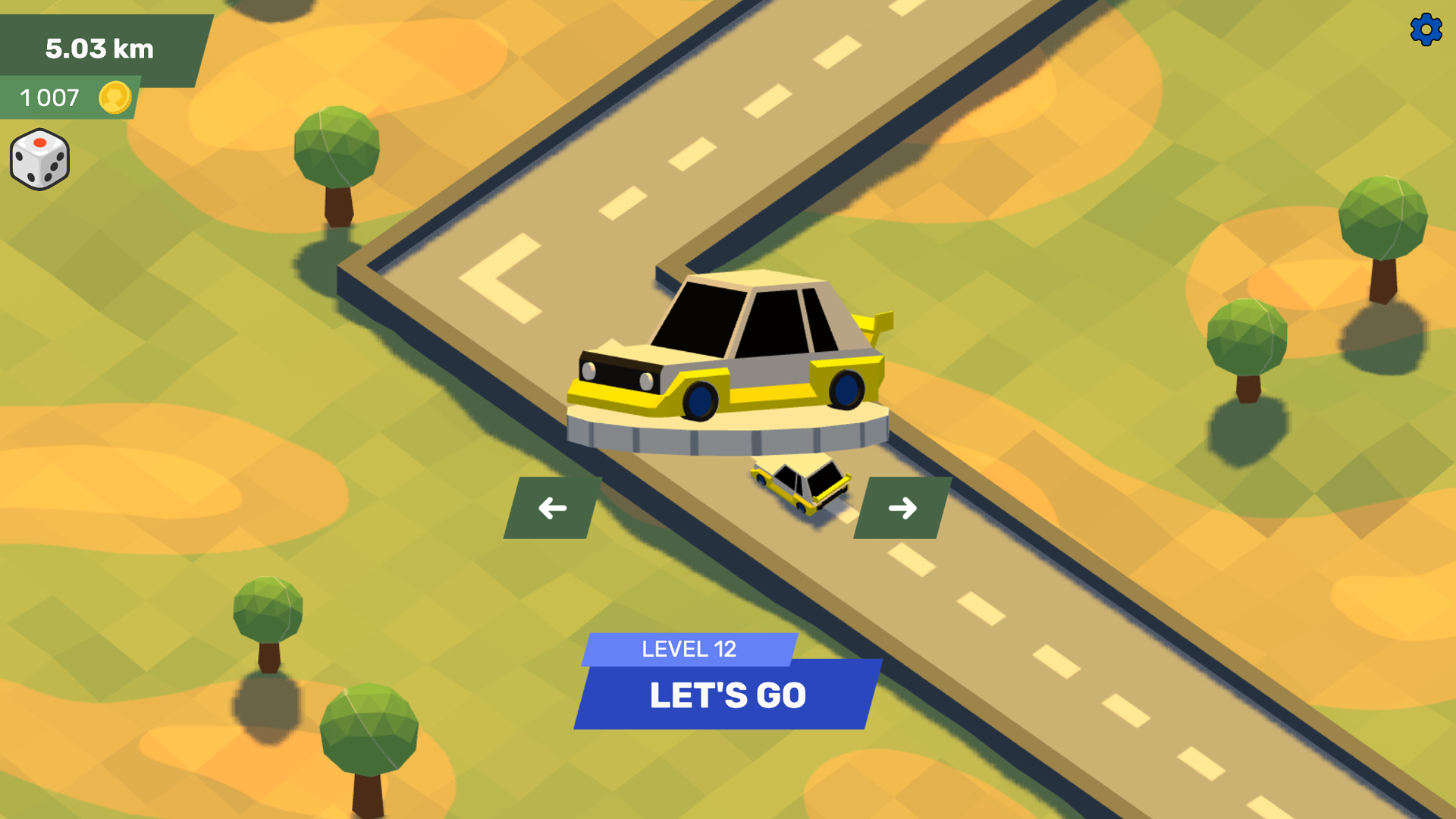Screen dimensions: 1456x819
Task: Click the LEVEL 12 label above LET'S GO
Action: 688,648
